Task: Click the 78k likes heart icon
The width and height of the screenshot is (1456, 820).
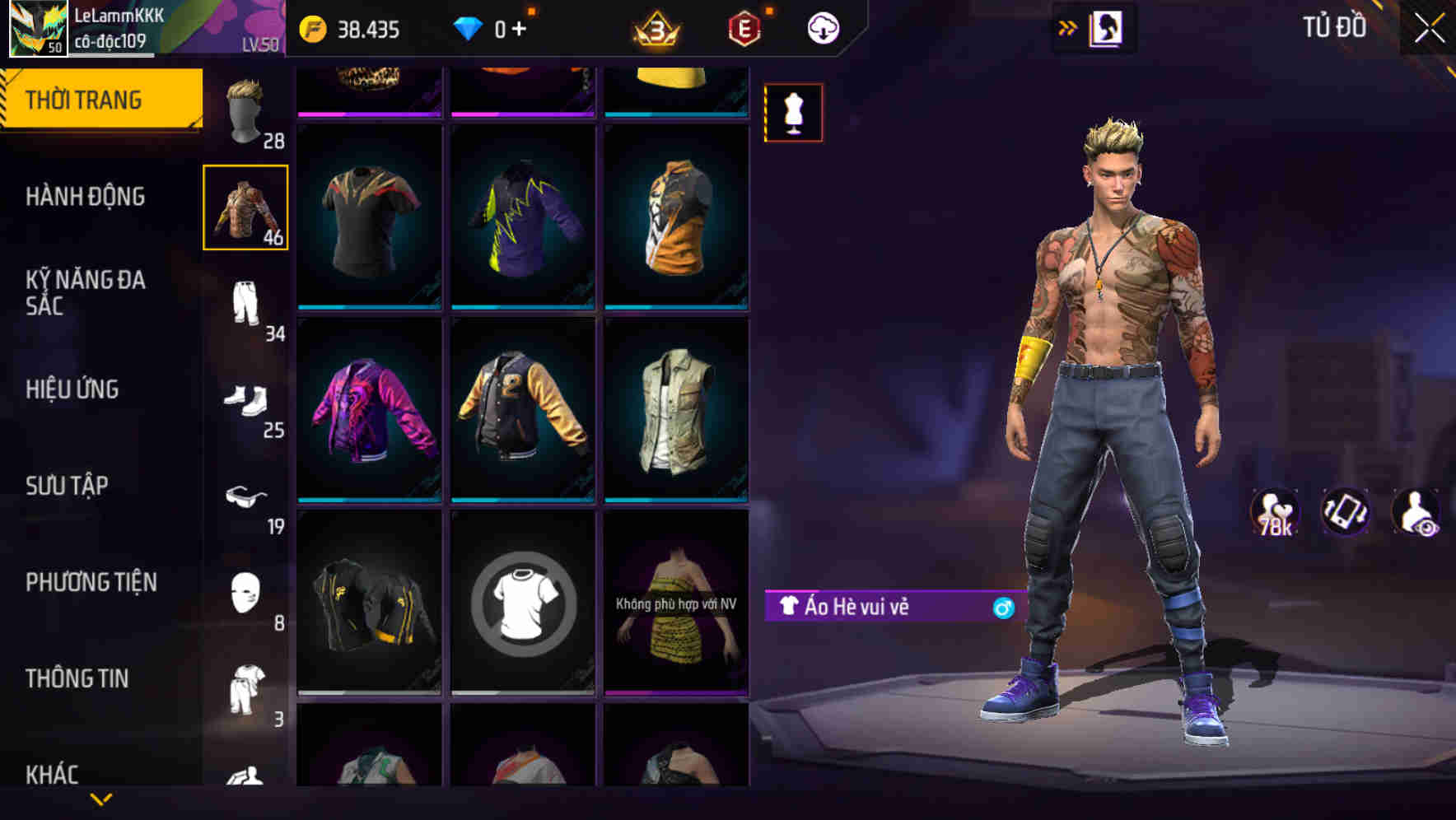Action: coord(1272,512)
